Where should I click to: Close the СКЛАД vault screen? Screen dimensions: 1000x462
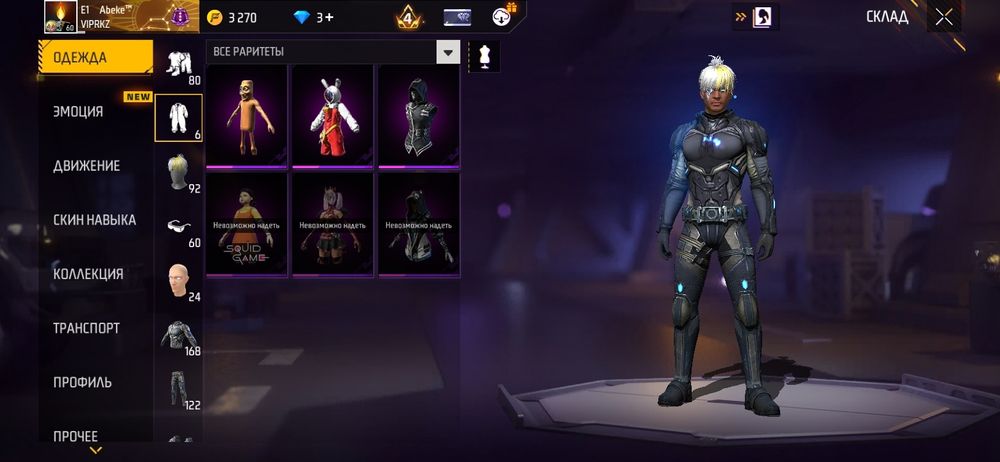(944, 17)
